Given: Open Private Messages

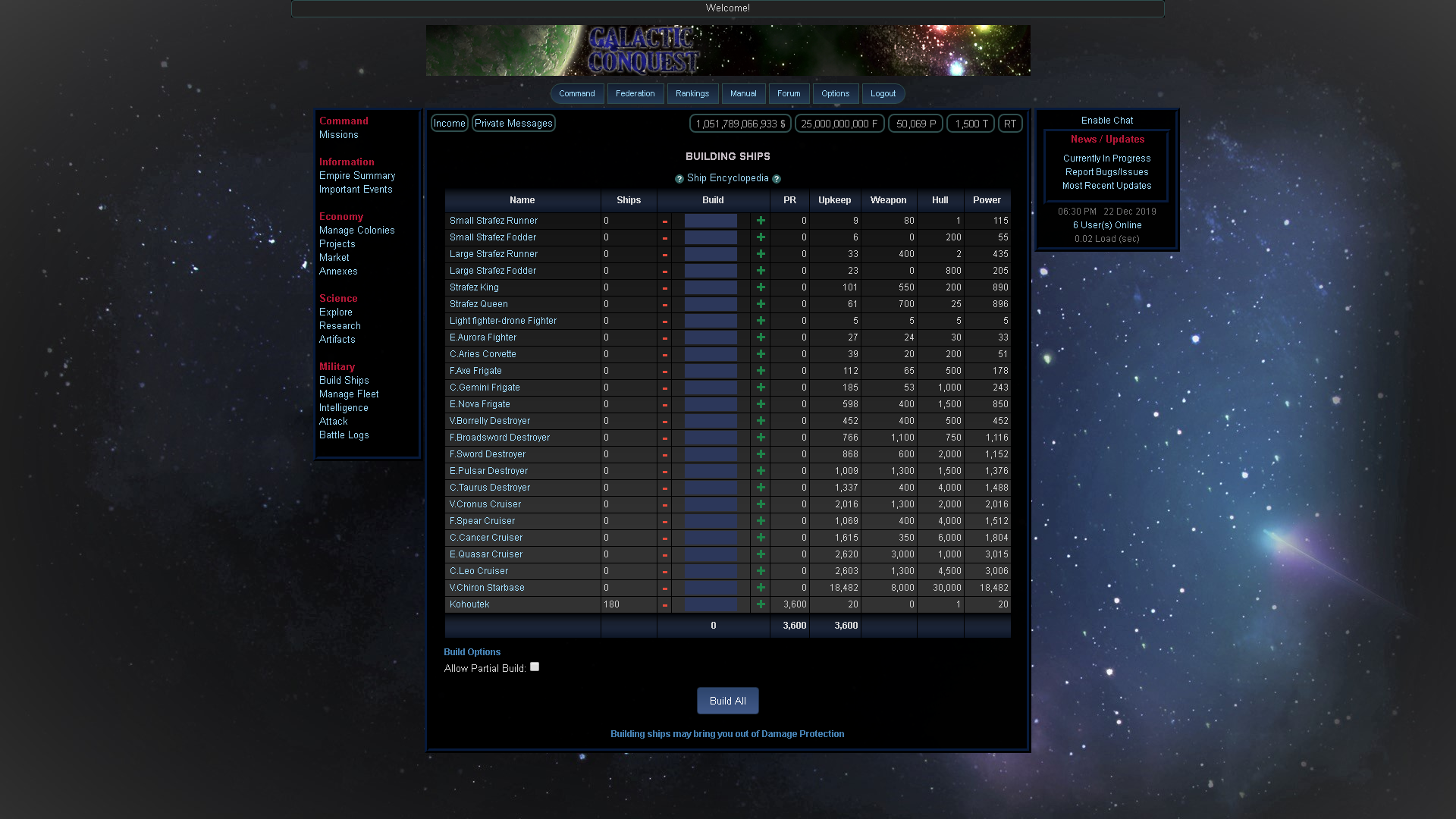Looking at the screenshot, I should [513, 123].
